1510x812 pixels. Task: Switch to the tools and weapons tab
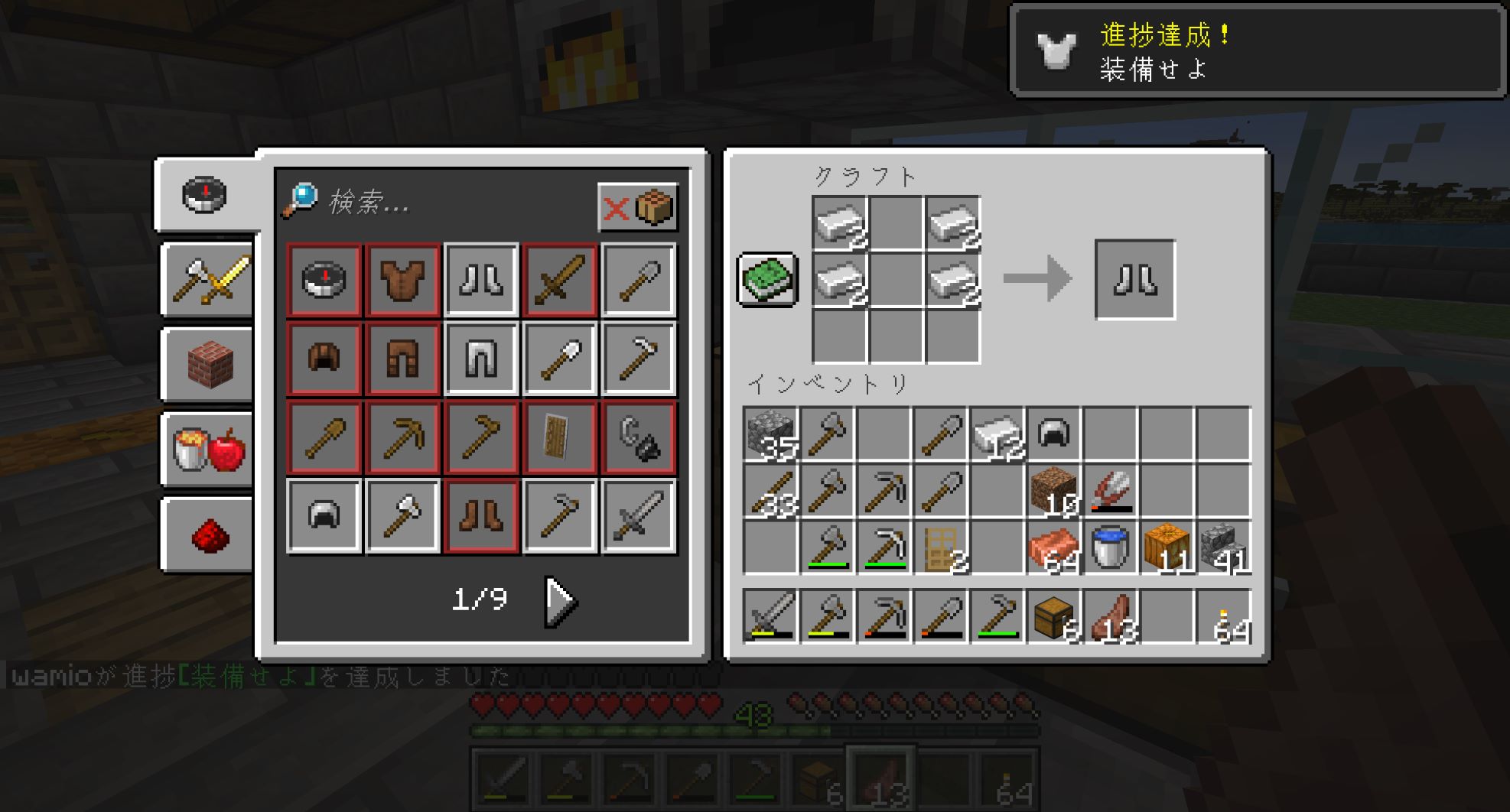[208, 279]
